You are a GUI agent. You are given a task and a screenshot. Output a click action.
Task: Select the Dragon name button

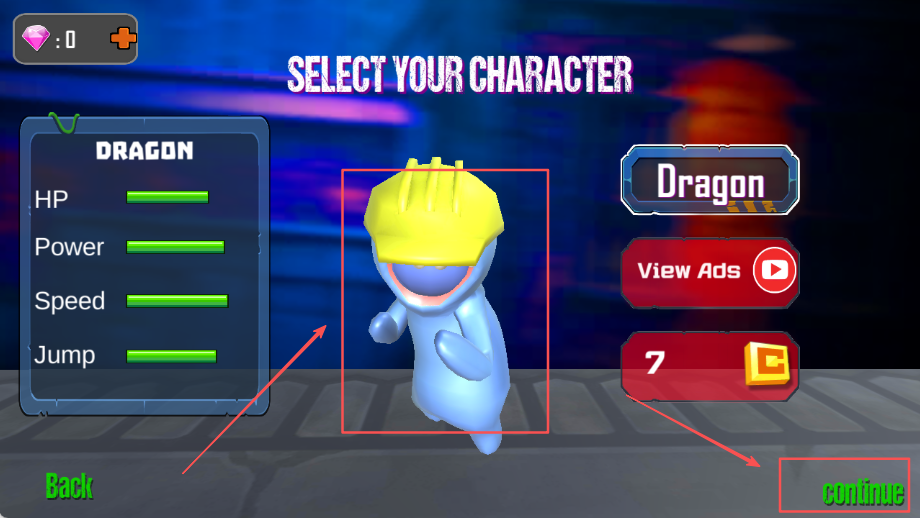coord(710,182)
